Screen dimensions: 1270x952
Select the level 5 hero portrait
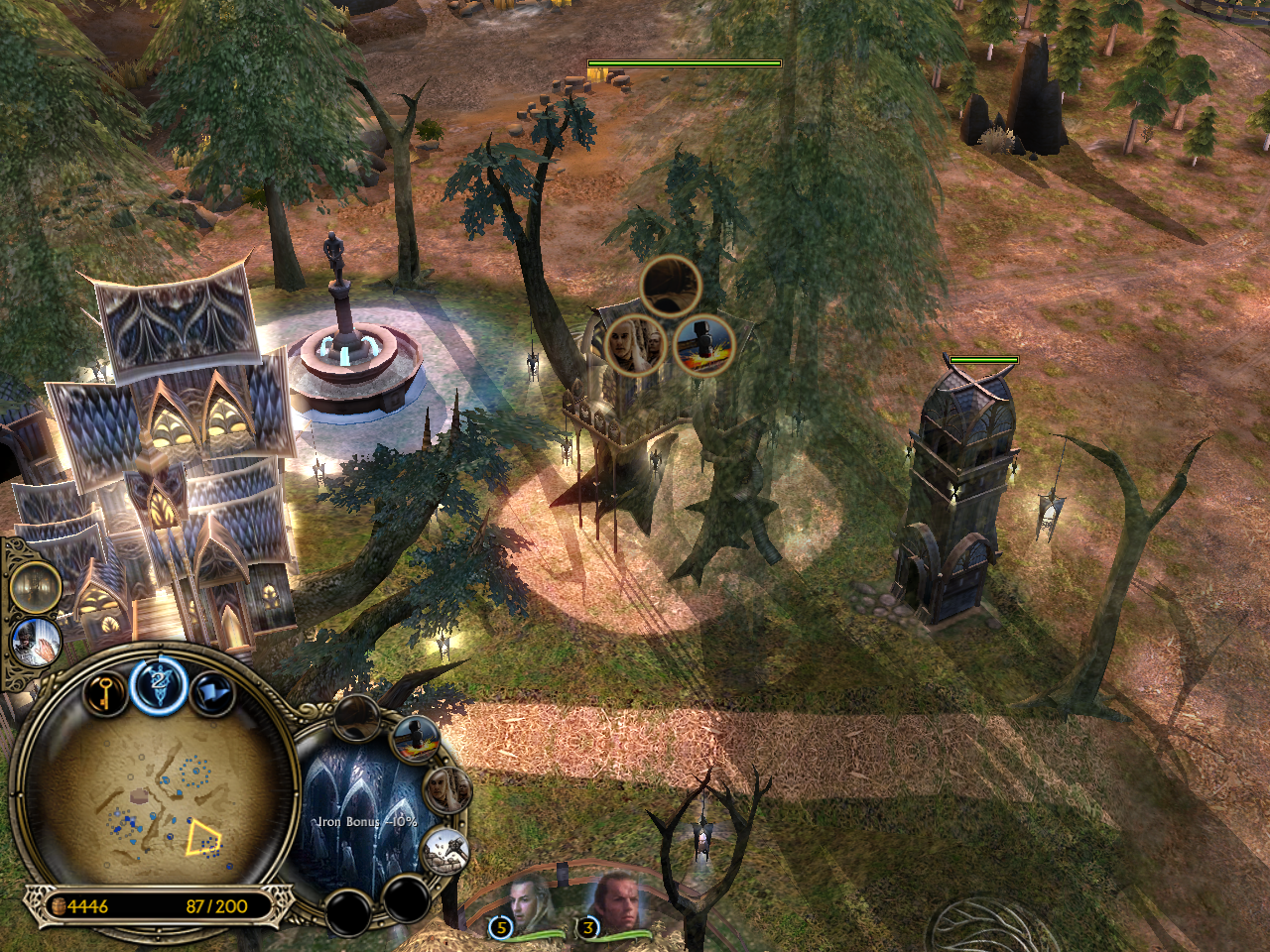528,902
